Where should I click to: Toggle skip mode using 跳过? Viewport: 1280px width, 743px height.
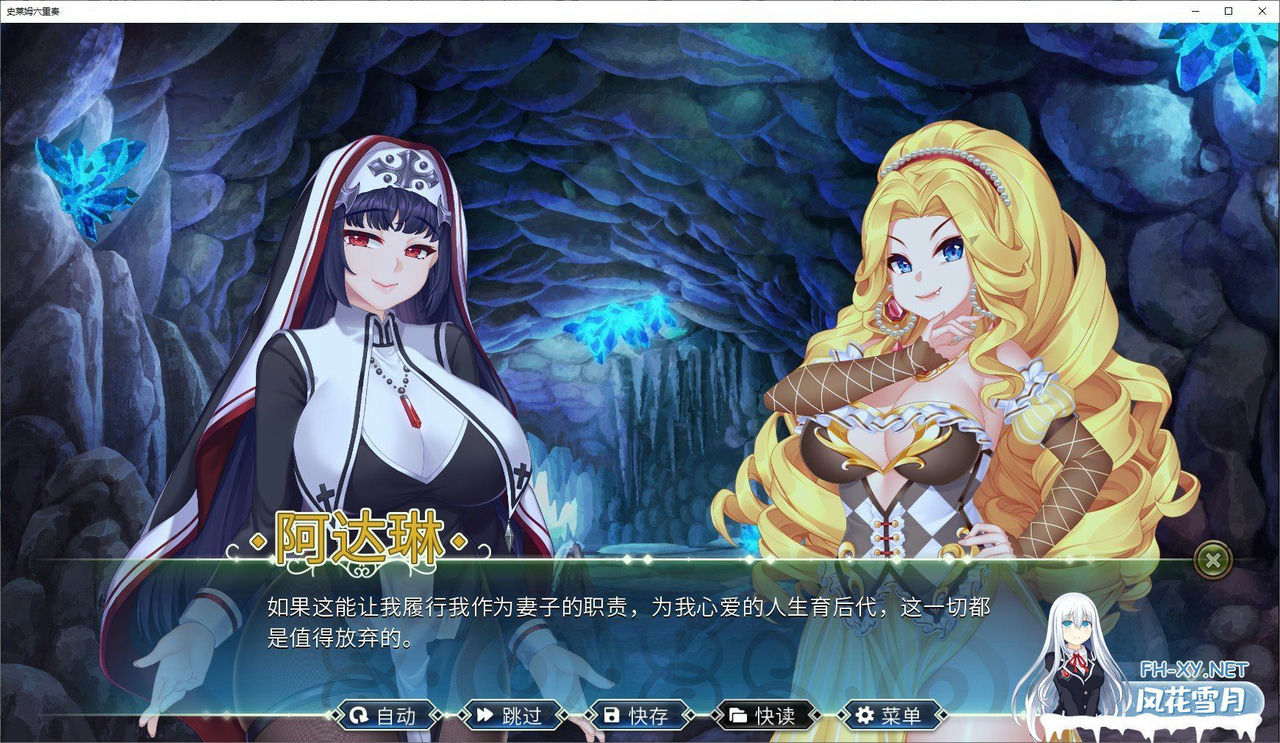tap(510, 715)
